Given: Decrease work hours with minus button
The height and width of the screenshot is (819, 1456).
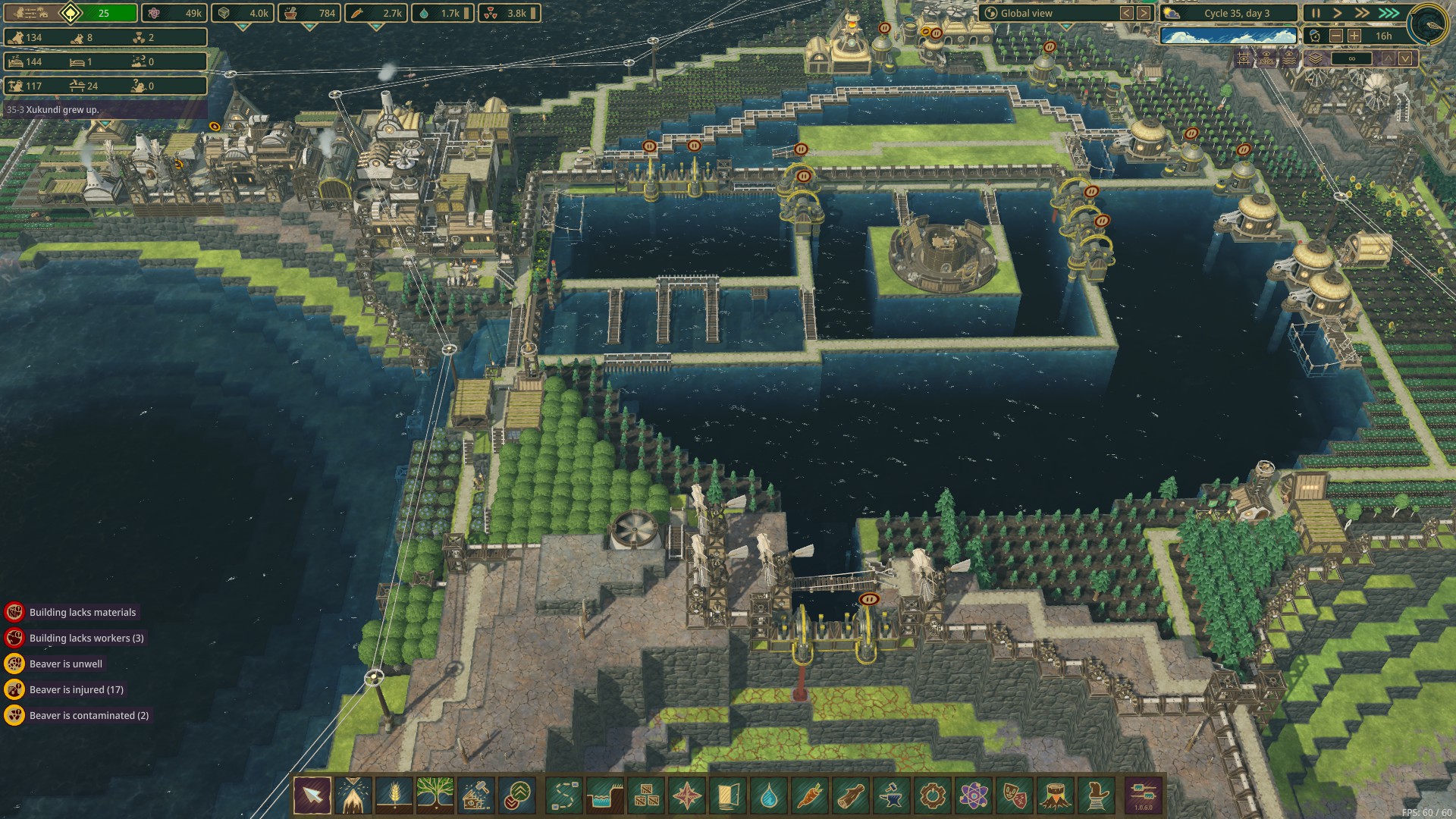Looking at the screenshot, I should [1336, 36].
